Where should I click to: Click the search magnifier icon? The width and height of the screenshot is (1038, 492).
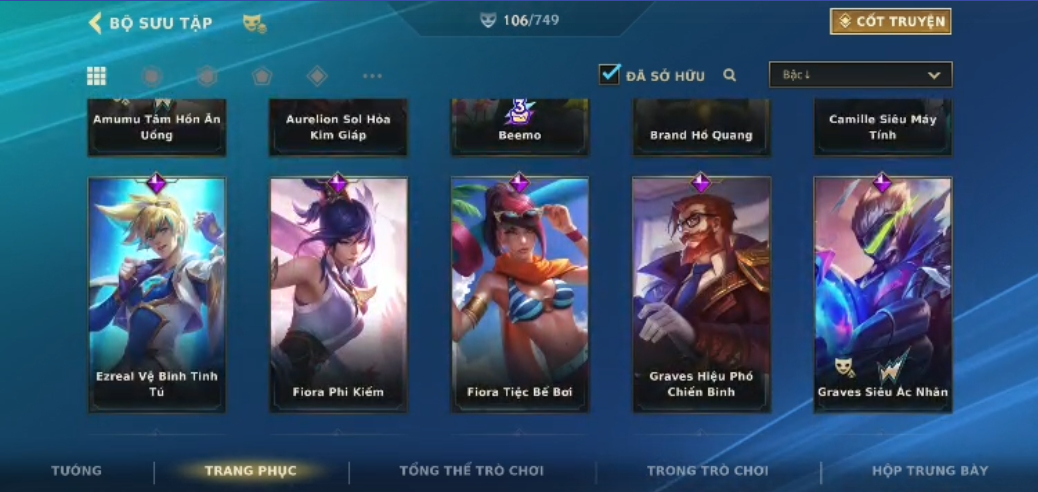[x=730, y=75]
